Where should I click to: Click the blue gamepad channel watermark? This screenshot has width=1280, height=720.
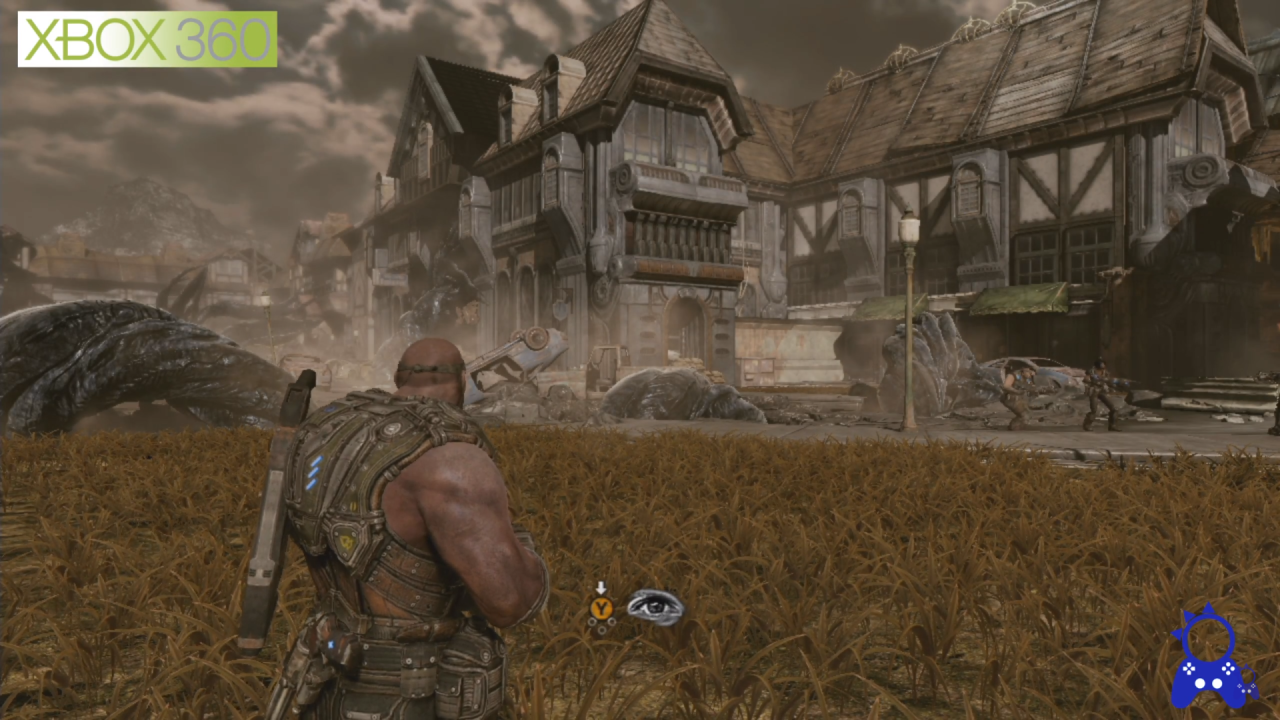point(1211,658)
